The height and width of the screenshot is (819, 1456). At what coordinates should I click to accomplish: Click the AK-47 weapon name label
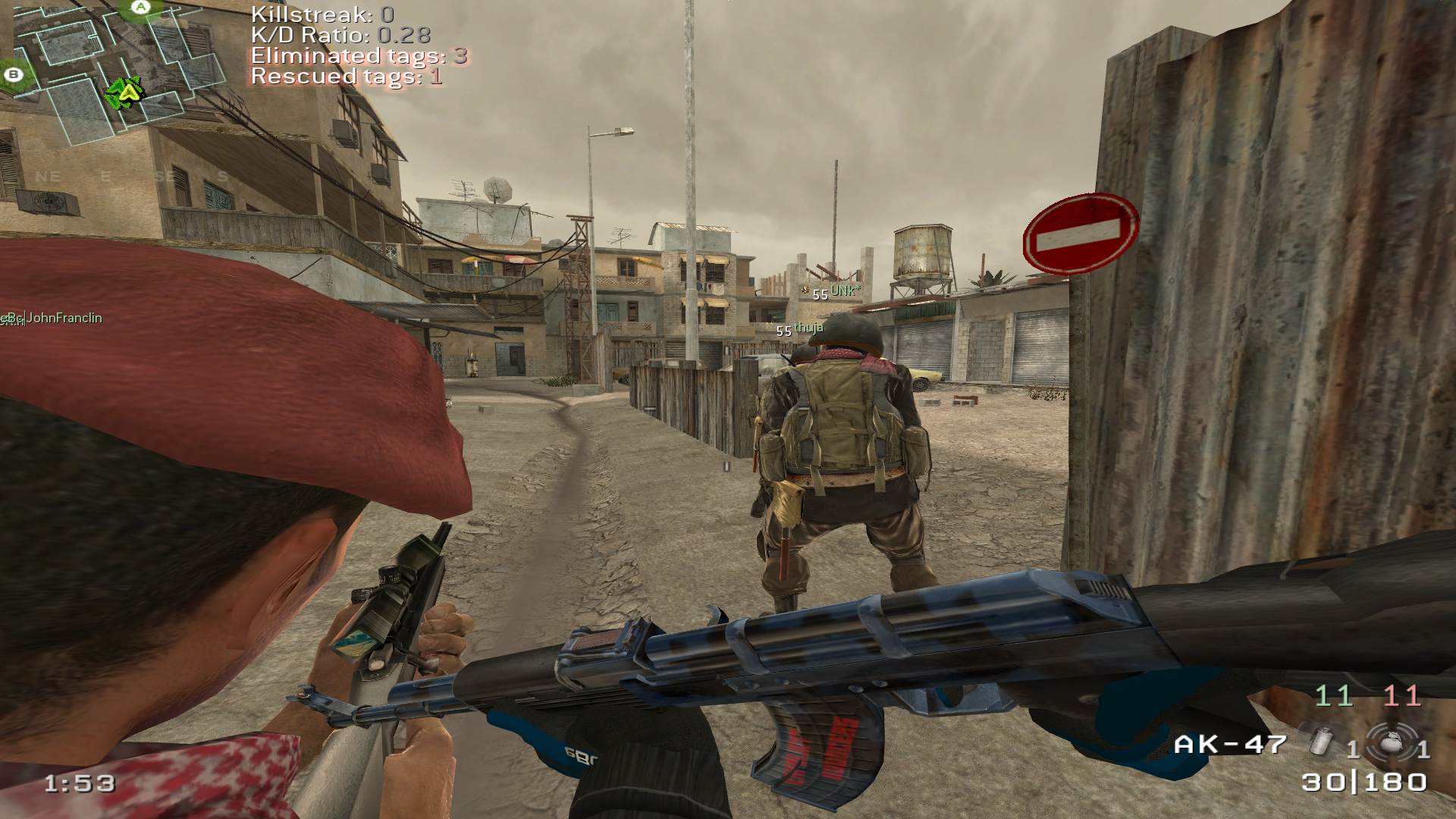pyautogui.click(x=1230, y=744)
